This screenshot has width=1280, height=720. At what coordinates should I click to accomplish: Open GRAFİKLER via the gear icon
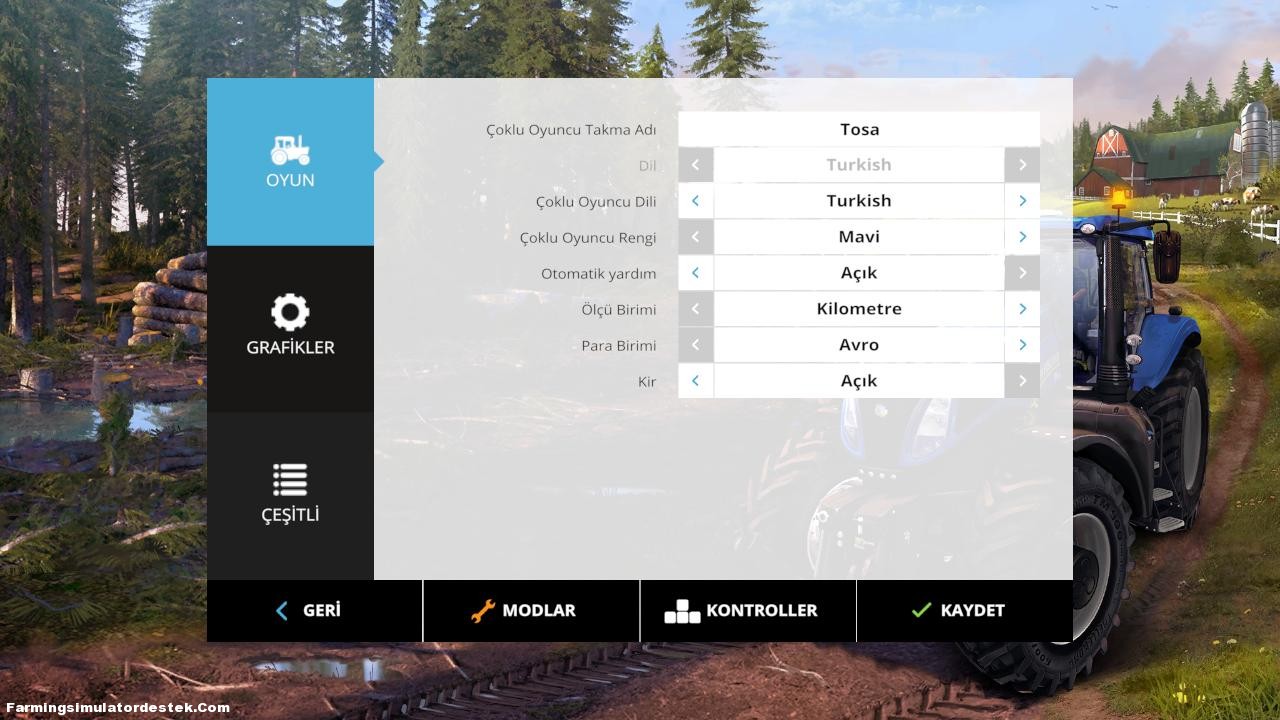tap(290, 312)
